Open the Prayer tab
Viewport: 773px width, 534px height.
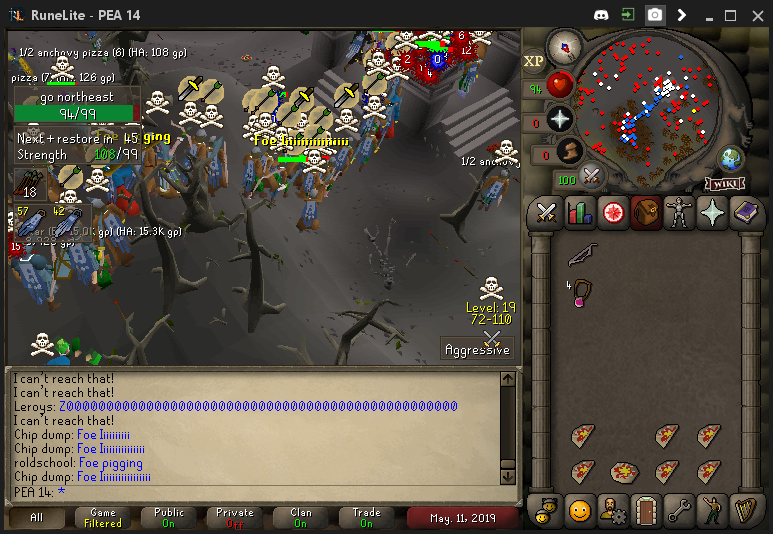(x=711, y=213)
